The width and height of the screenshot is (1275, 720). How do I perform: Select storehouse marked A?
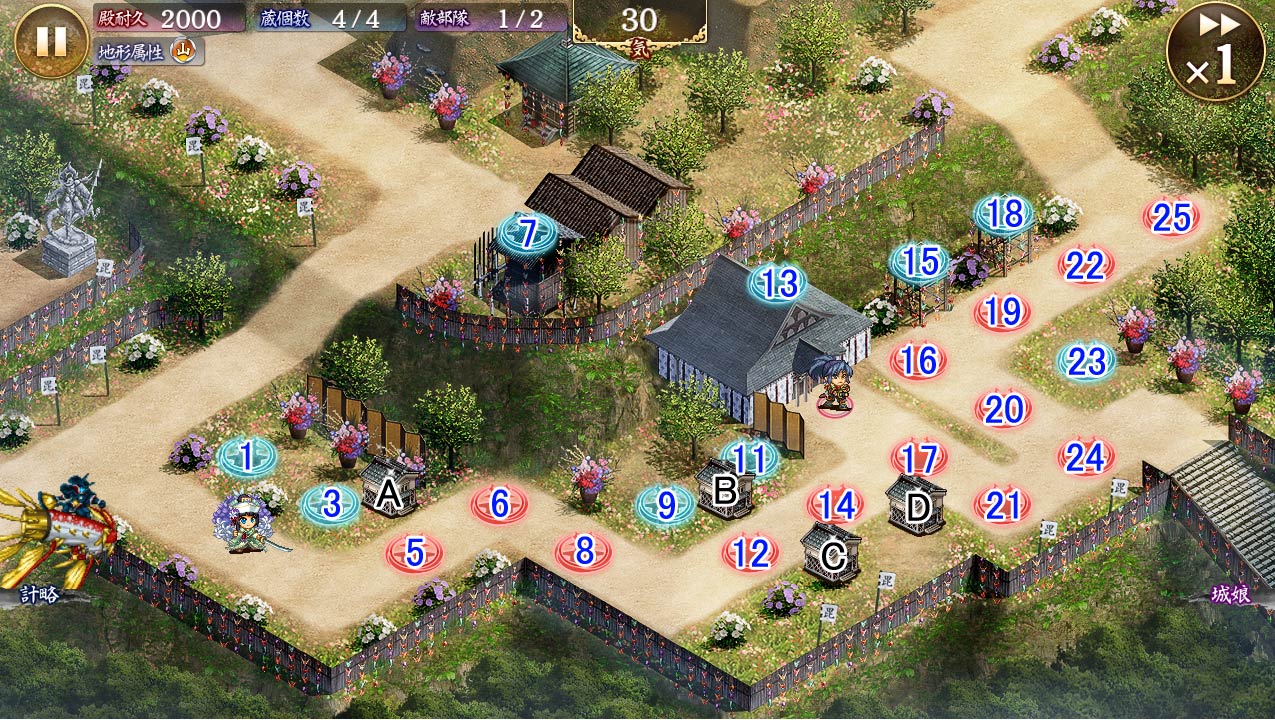pyautogui.click(x=388, y=488)
